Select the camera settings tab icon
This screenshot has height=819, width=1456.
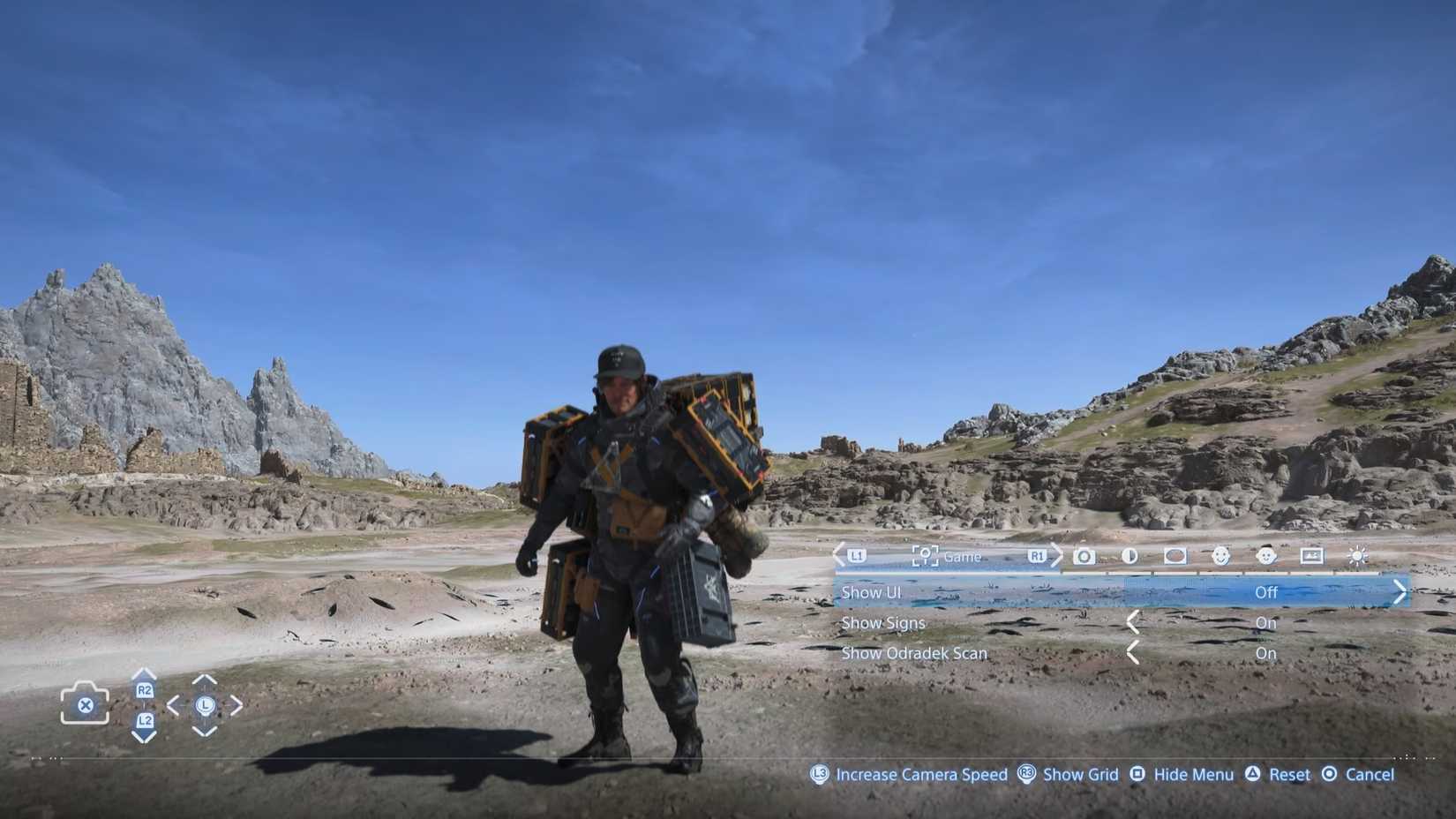[x=1084, y=557]
